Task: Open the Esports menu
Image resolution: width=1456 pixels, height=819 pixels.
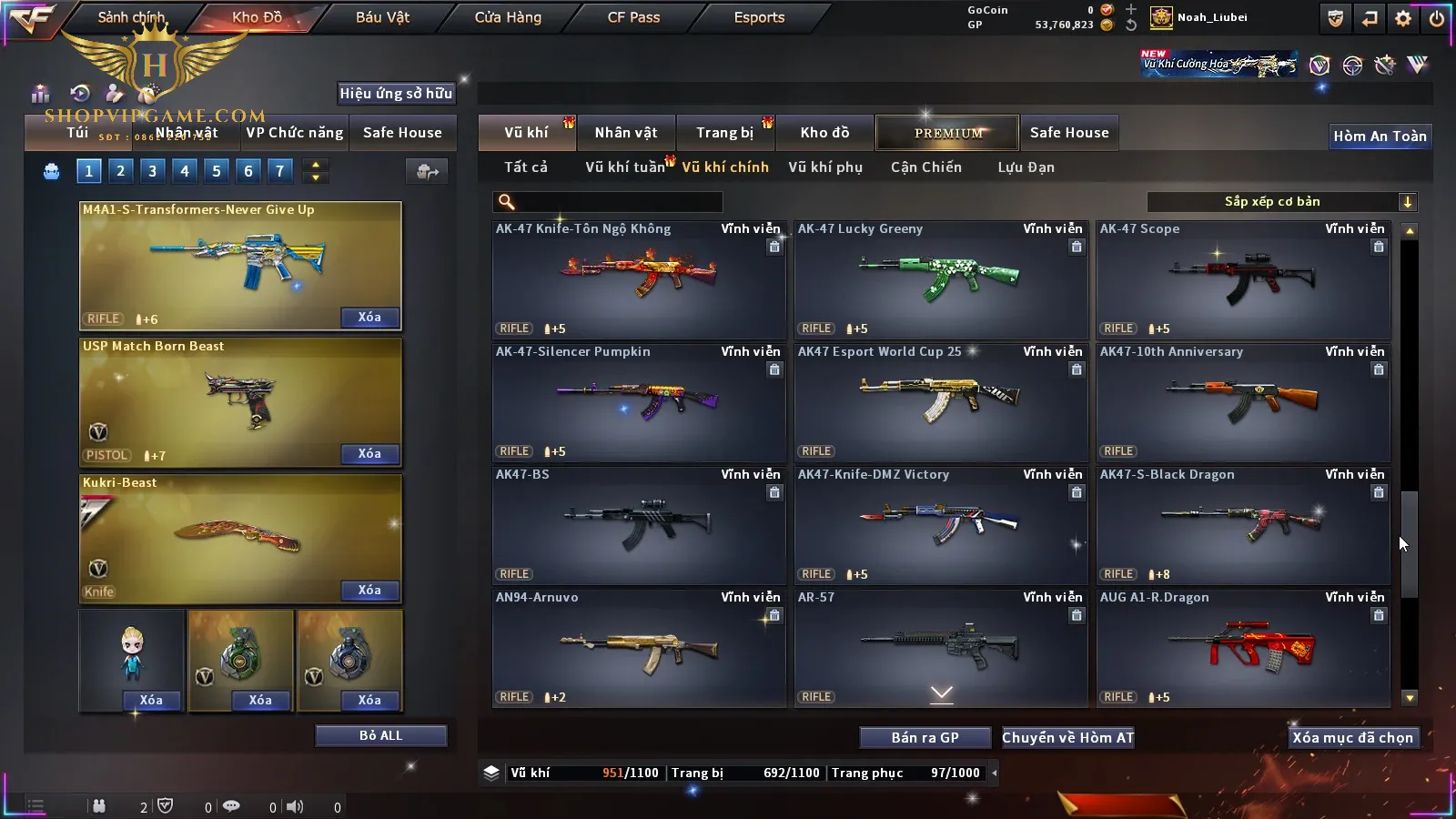Action: [759, 17]
